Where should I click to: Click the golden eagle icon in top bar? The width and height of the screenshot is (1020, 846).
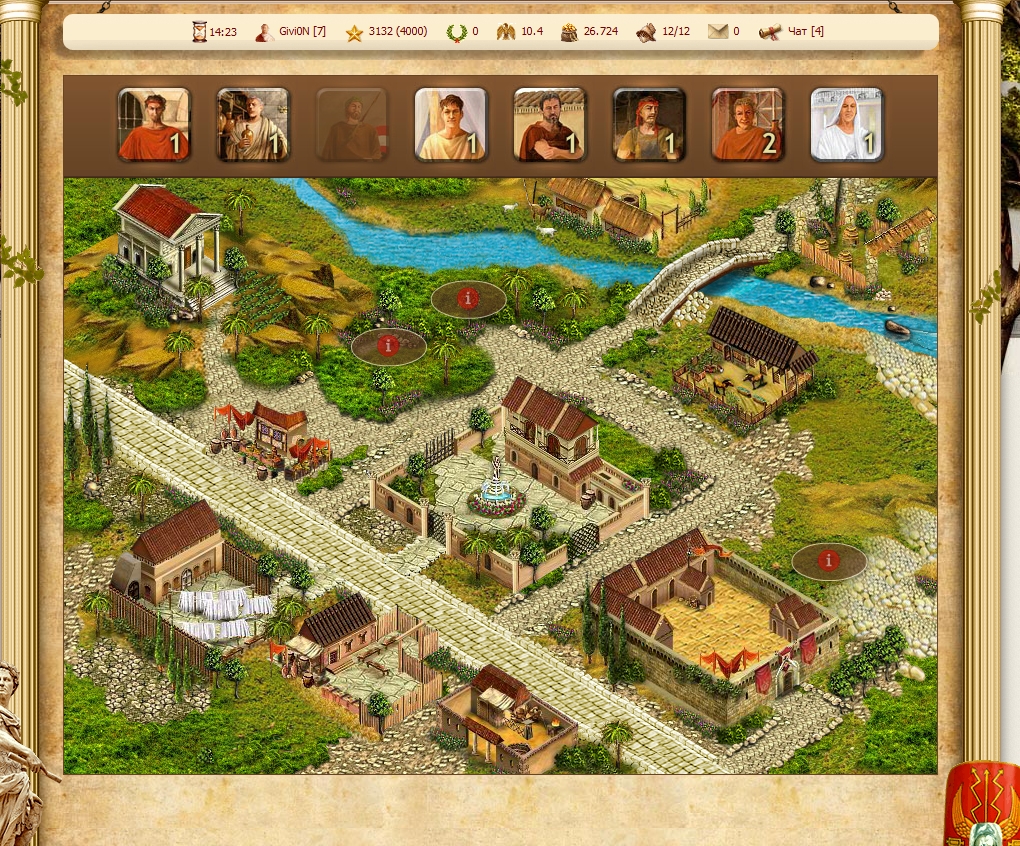(x=506, y=32)
